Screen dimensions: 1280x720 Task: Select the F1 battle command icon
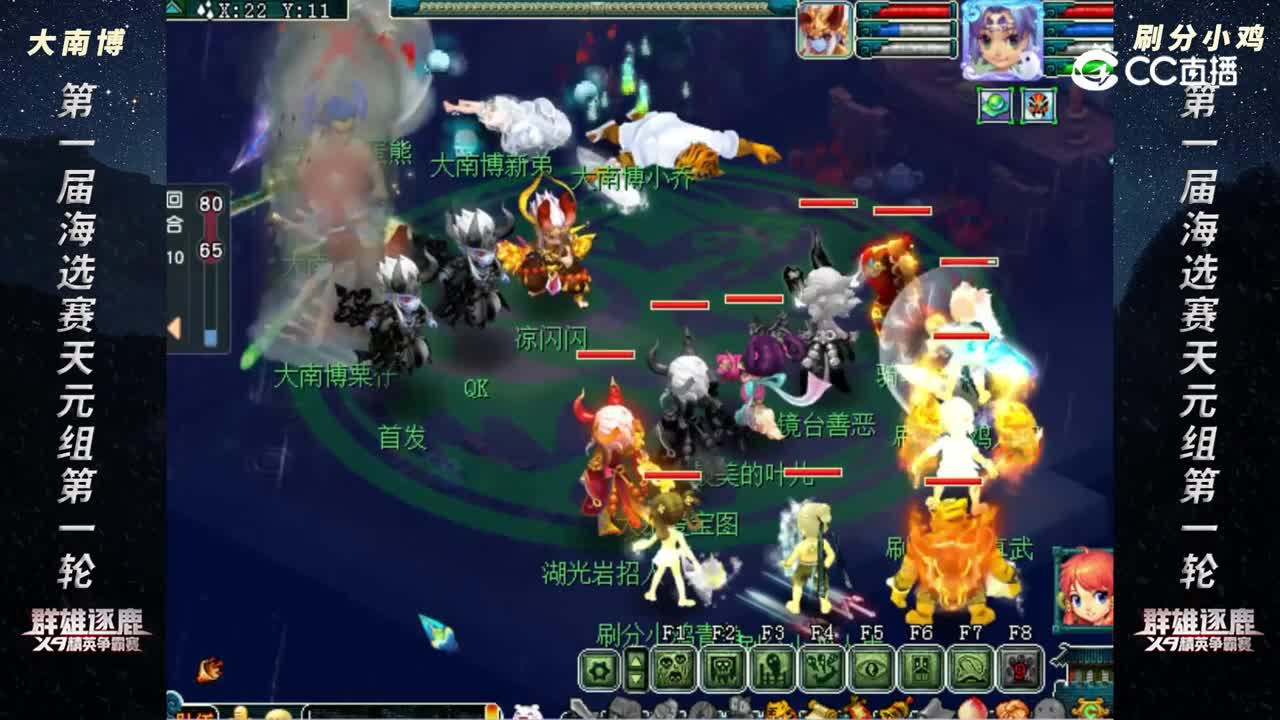(x=676, y=666)
